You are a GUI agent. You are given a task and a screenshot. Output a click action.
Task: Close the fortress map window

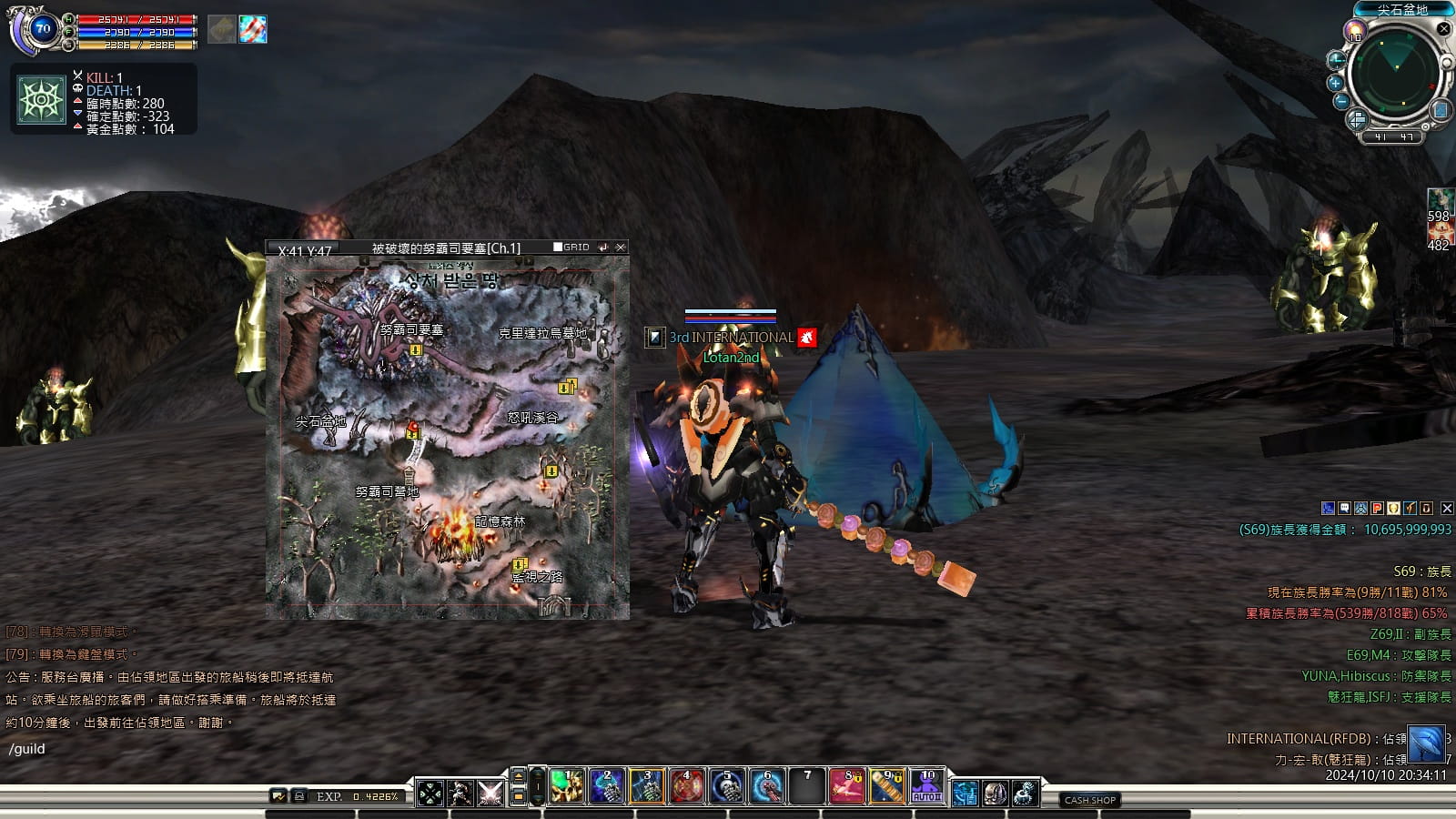click(621, 248)
